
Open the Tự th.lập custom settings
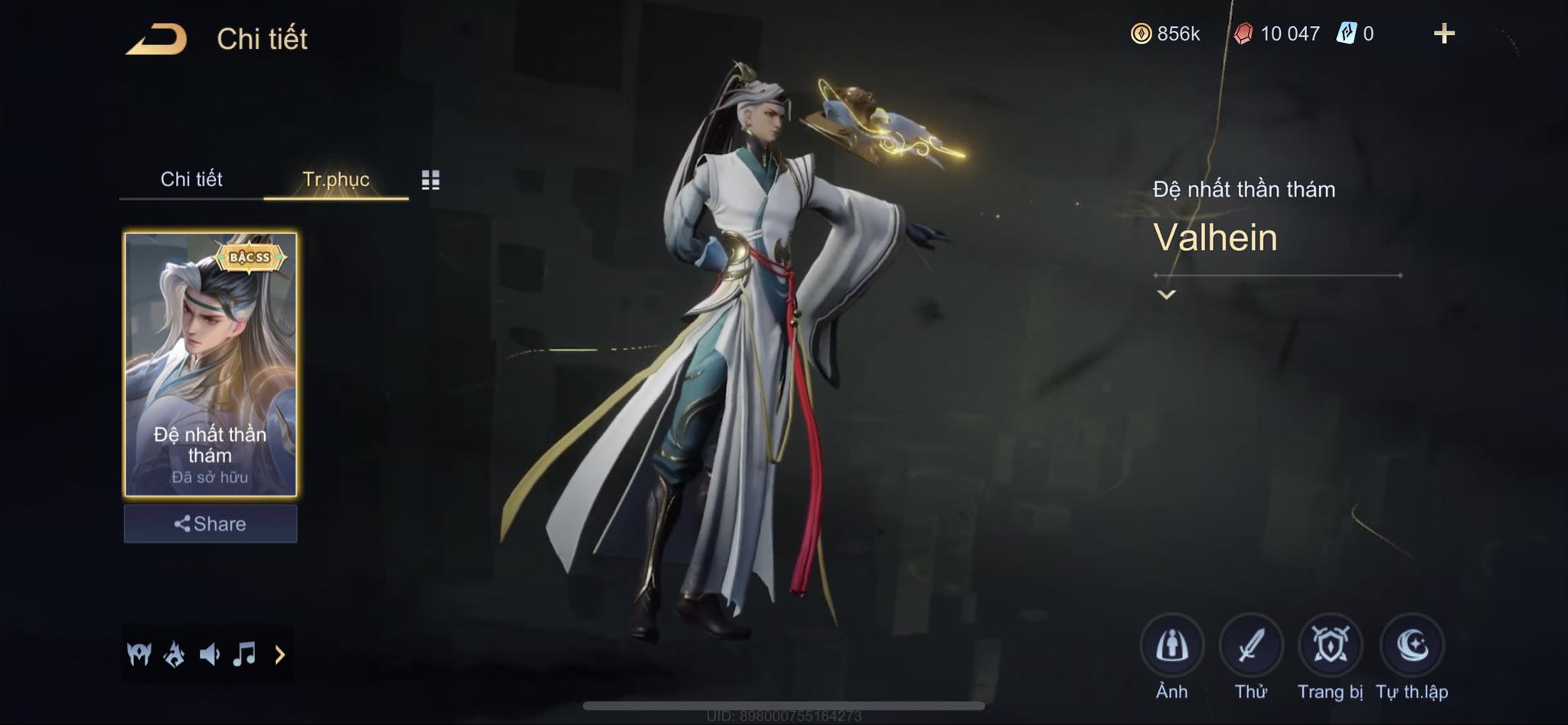[1412, 646]
